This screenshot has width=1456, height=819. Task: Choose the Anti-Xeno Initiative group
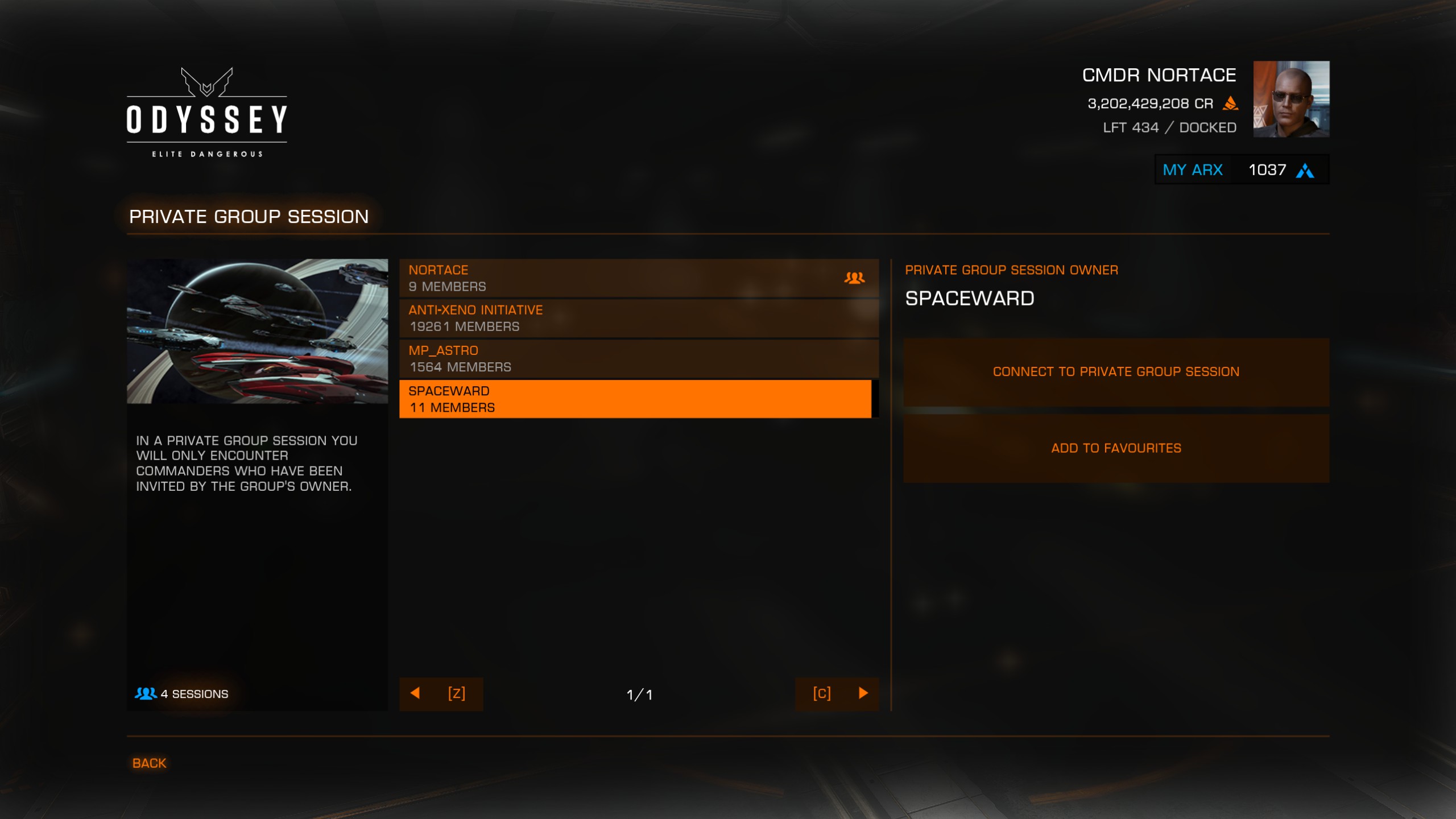coord(638,318)
